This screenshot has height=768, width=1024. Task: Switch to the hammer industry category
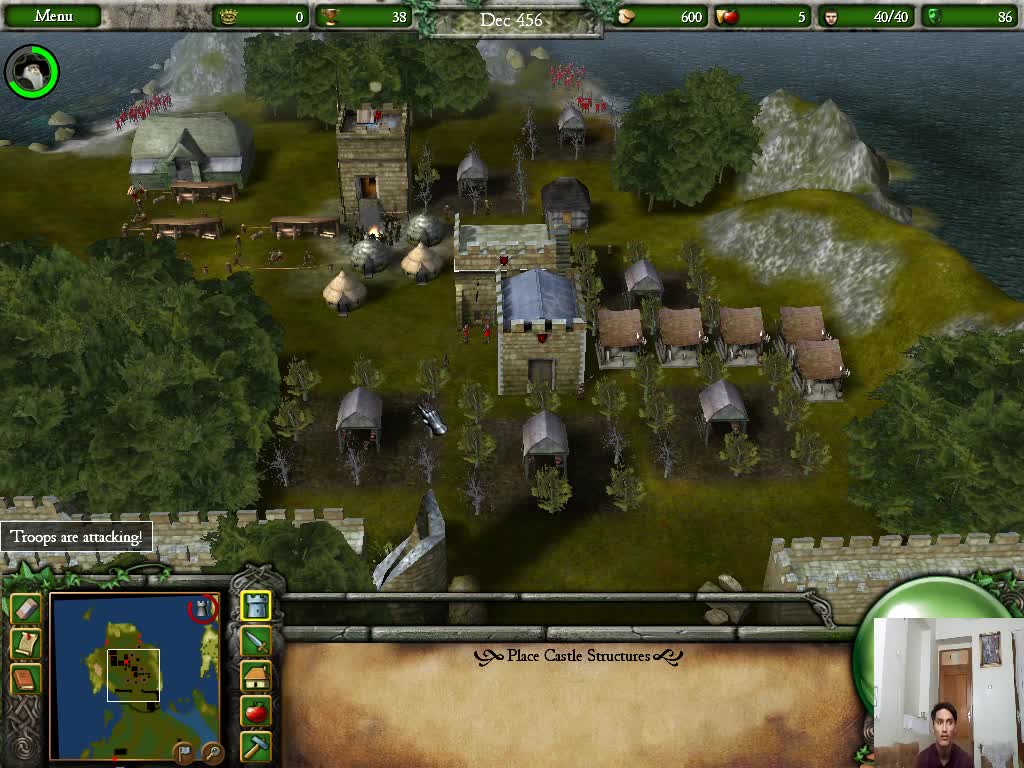click(256, 746)
